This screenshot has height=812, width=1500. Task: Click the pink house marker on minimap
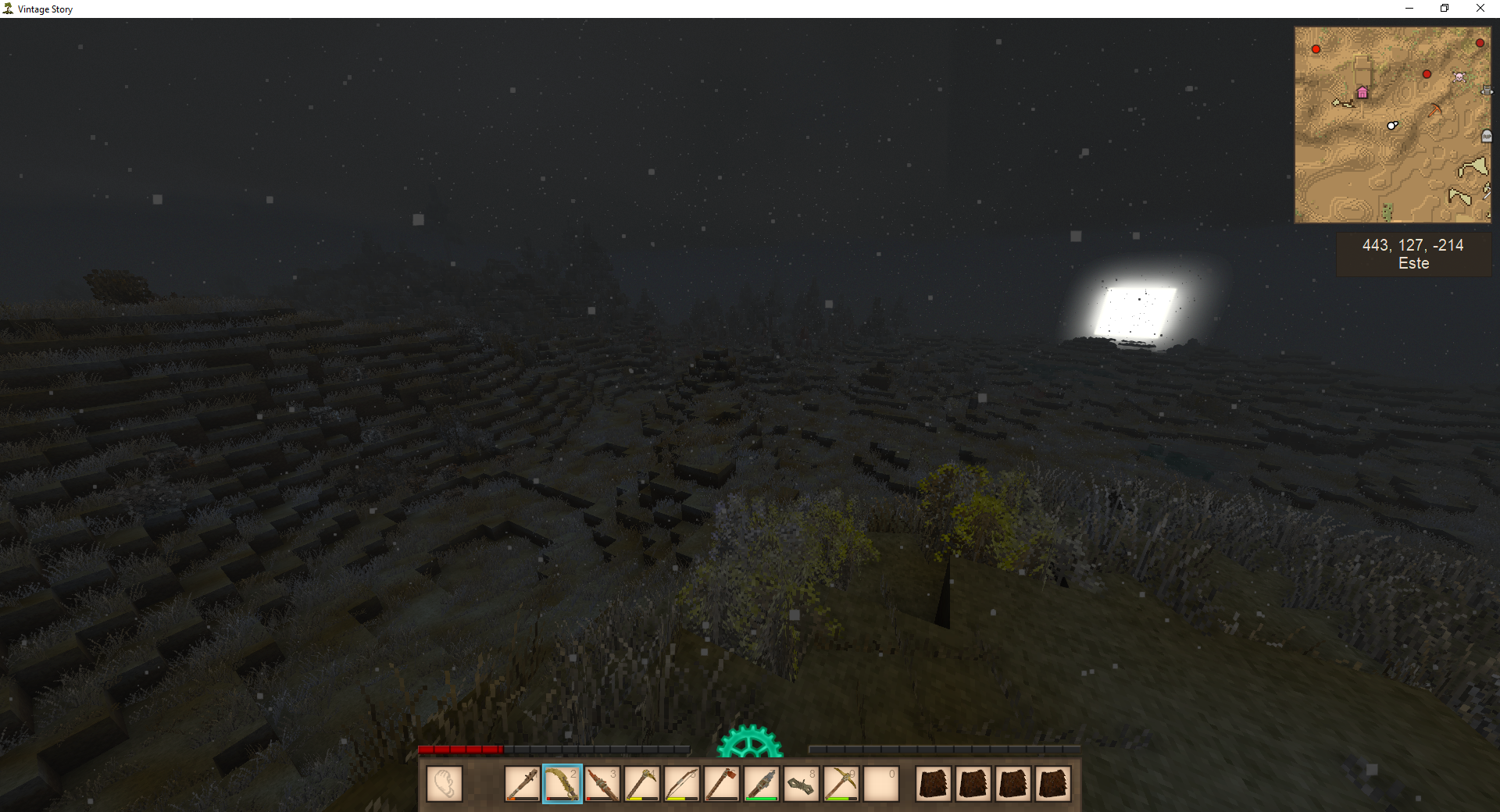tap(1362, 93)
